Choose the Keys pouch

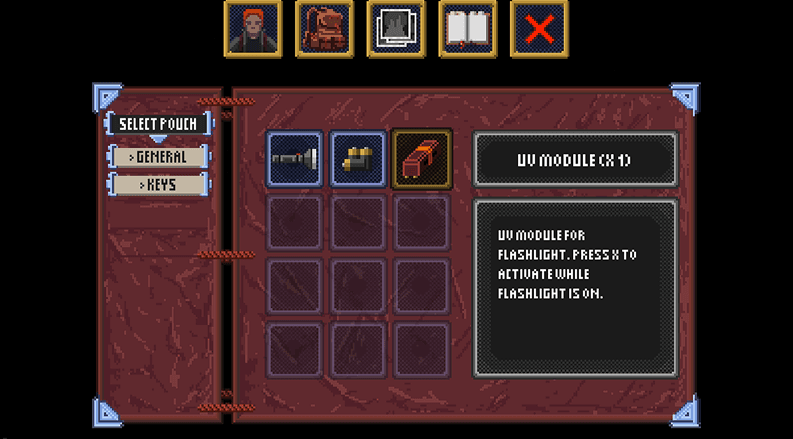[159, 185]
